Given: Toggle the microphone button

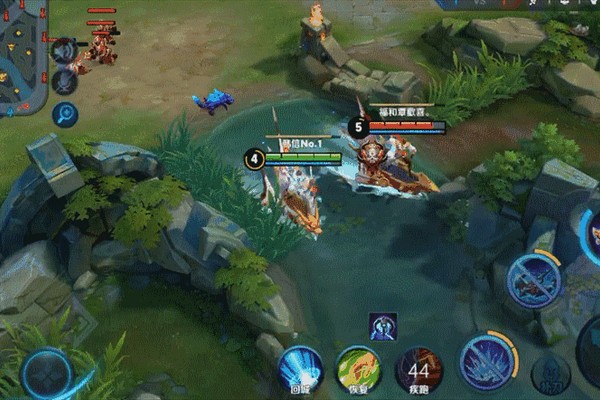Looking at the screenshot, I should (65, 81).
